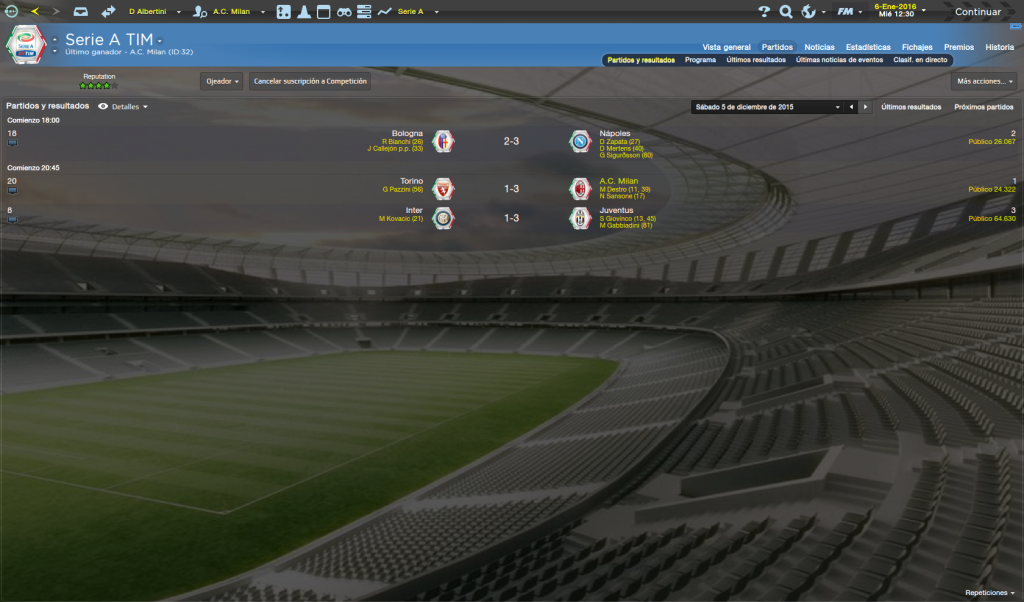Image resolution: width=1024 pixels, height=602 pixels.
Task: Open the Repeticiones menu
Action: pos(990,593)
